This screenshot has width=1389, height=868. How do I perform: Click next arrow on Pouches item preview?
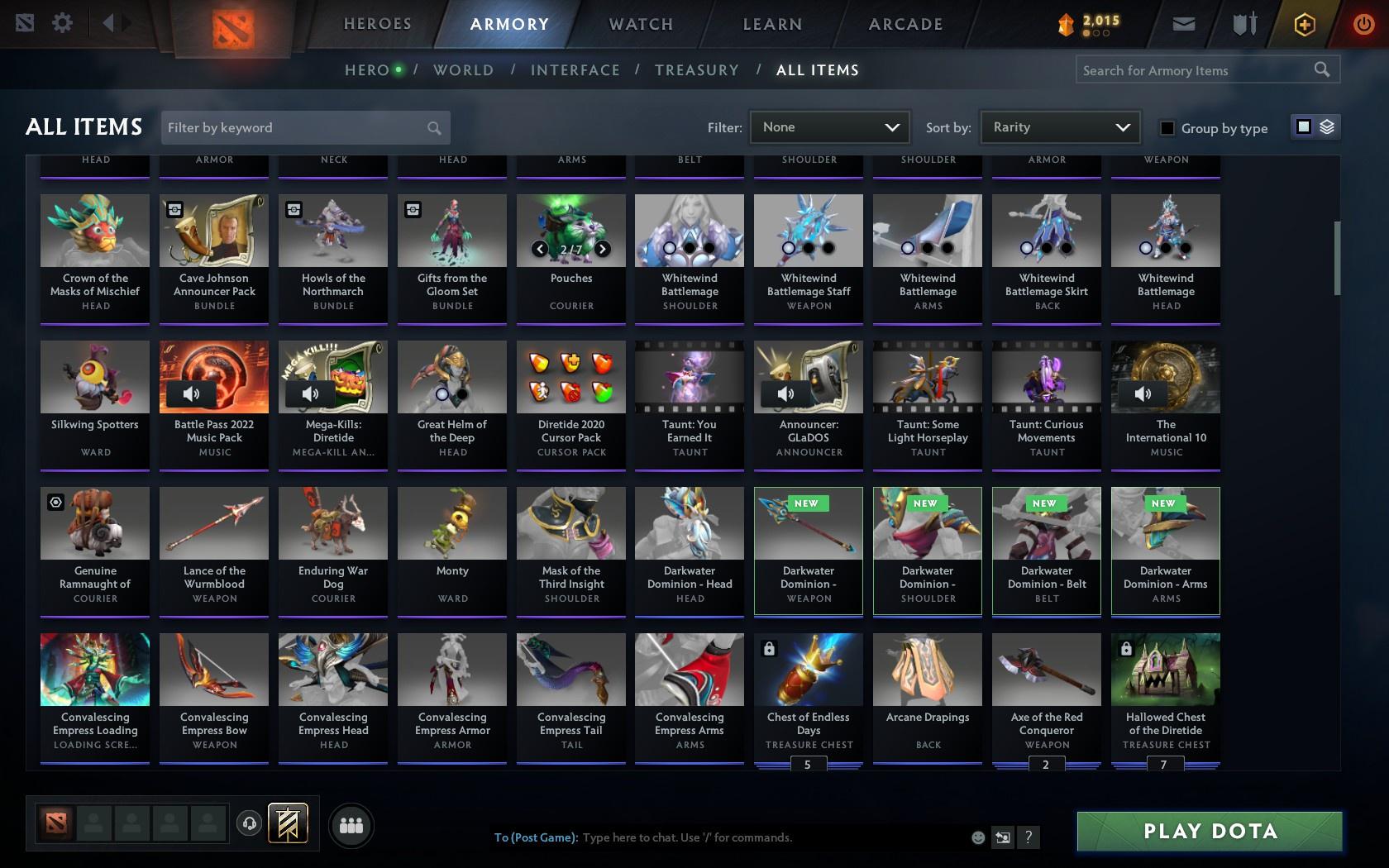(602, 249)
